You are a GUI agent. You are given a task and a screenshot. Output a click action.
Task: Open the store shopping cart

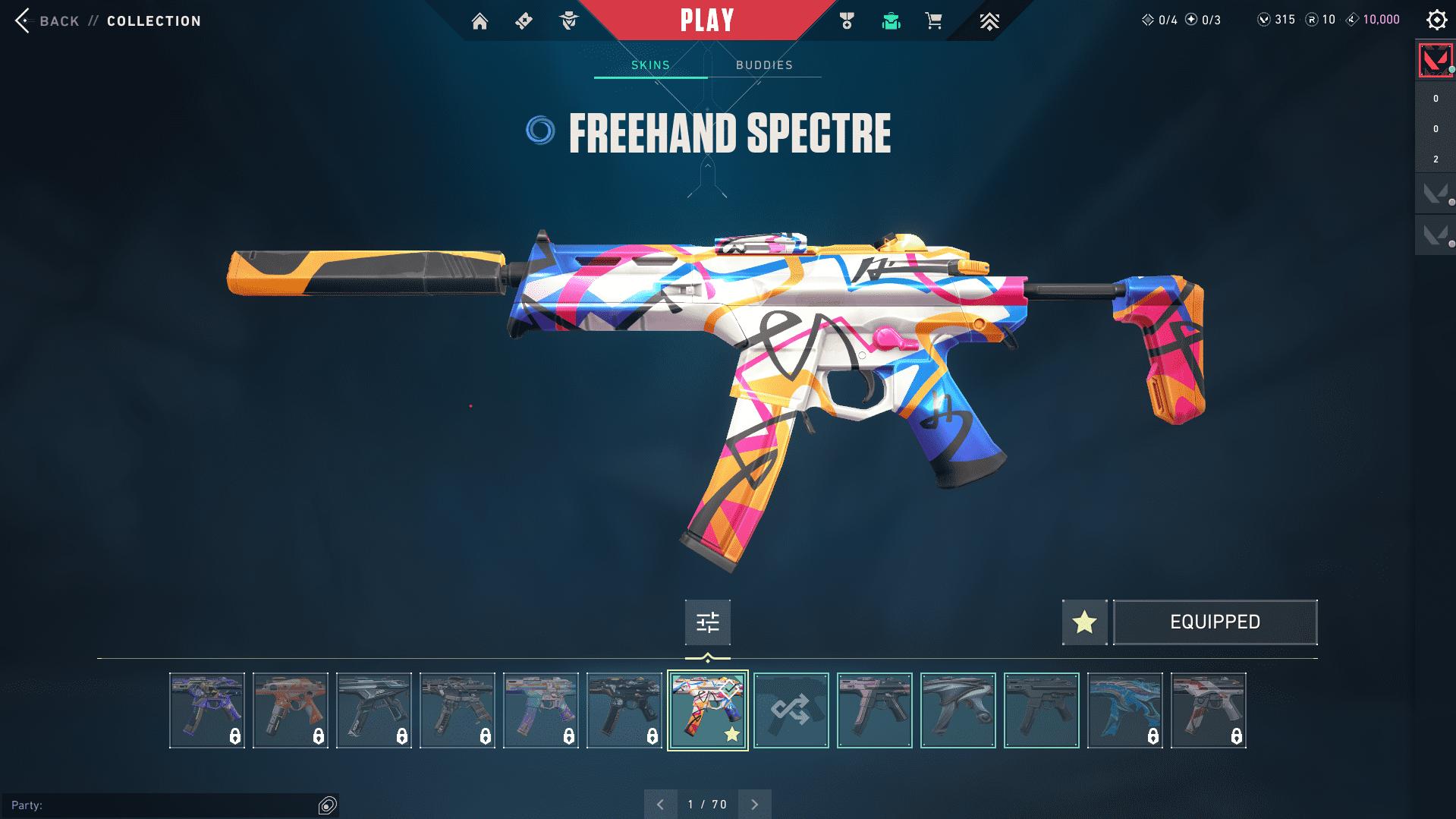pyautogui.click(x=933, y=21)
